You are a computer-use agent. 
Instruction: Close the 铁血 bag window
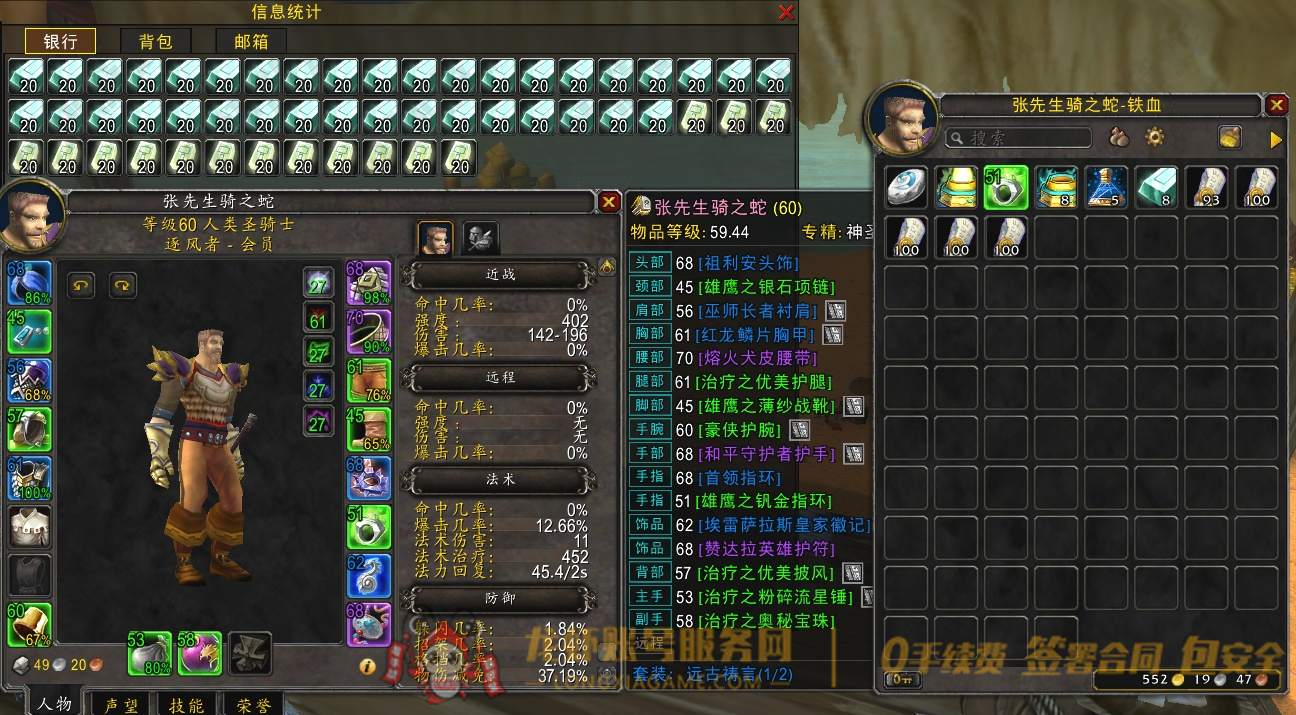[x=1276, y=105]
